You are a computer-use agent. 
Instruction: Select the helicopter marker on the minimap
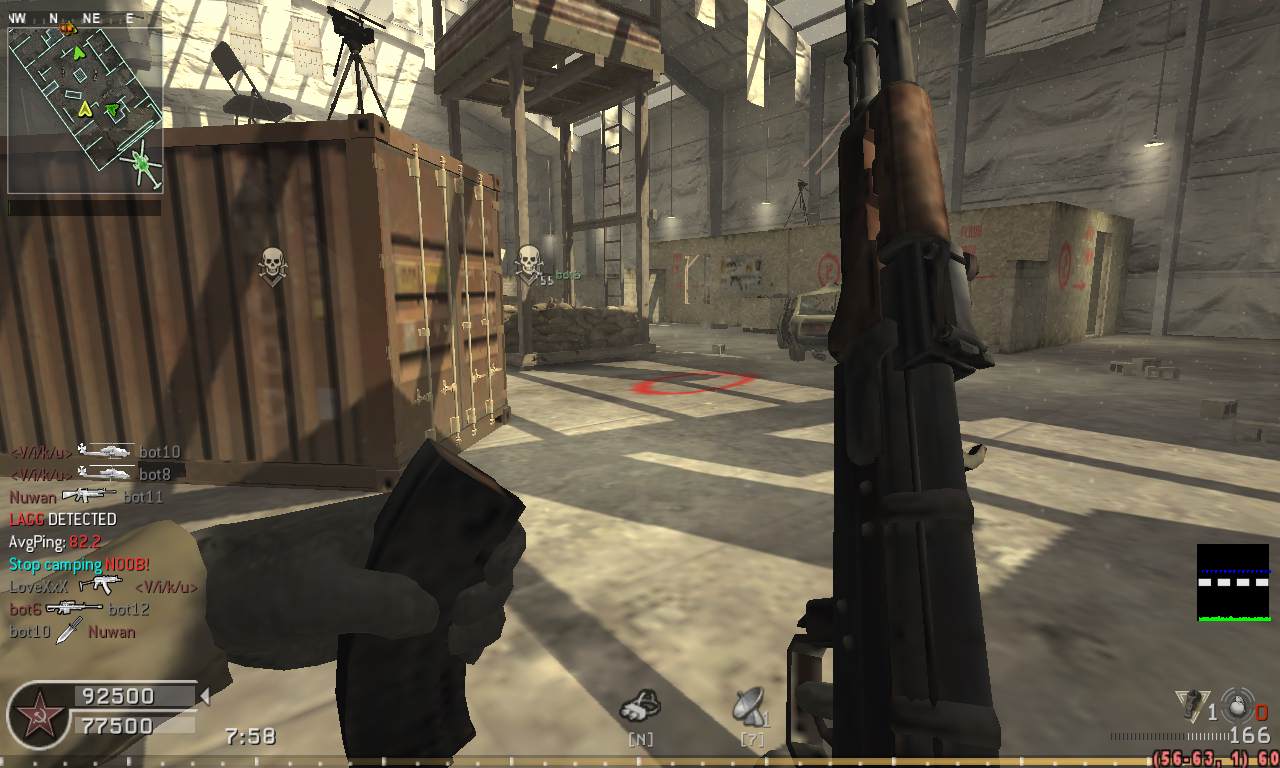point(140,161)
